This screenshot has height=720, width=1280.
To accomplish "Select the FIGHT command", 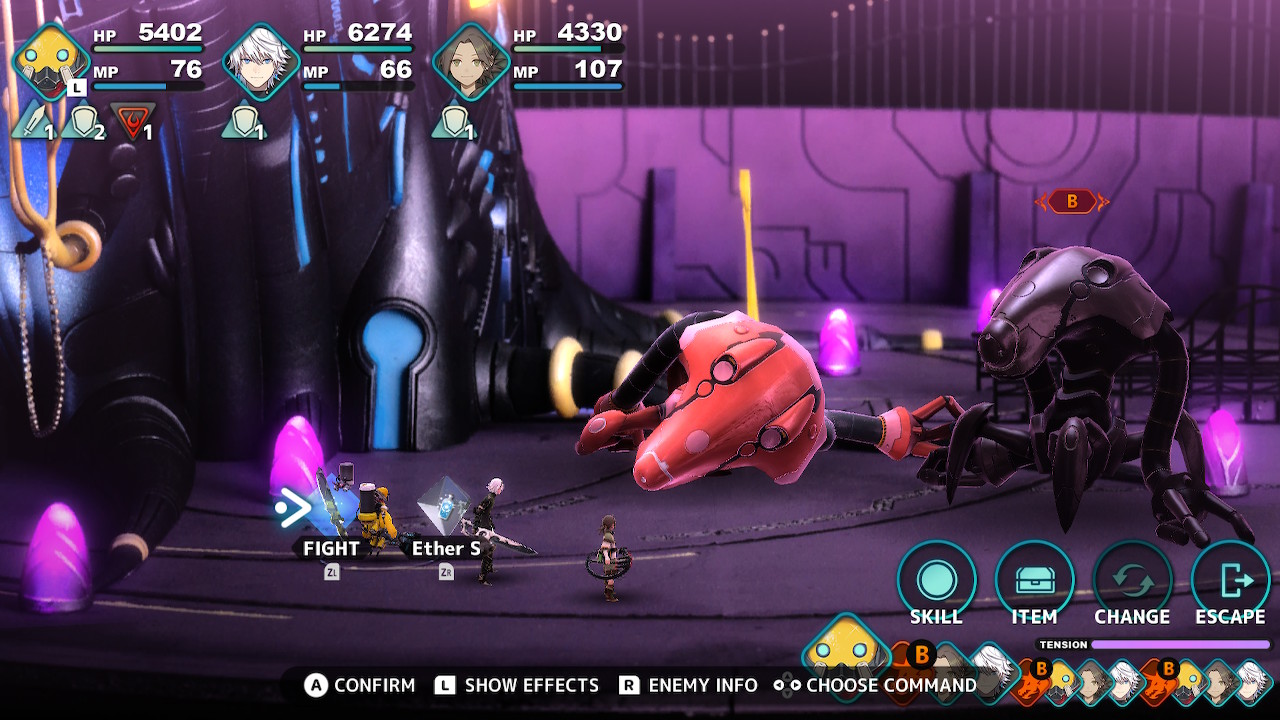I will coord(331,548).
